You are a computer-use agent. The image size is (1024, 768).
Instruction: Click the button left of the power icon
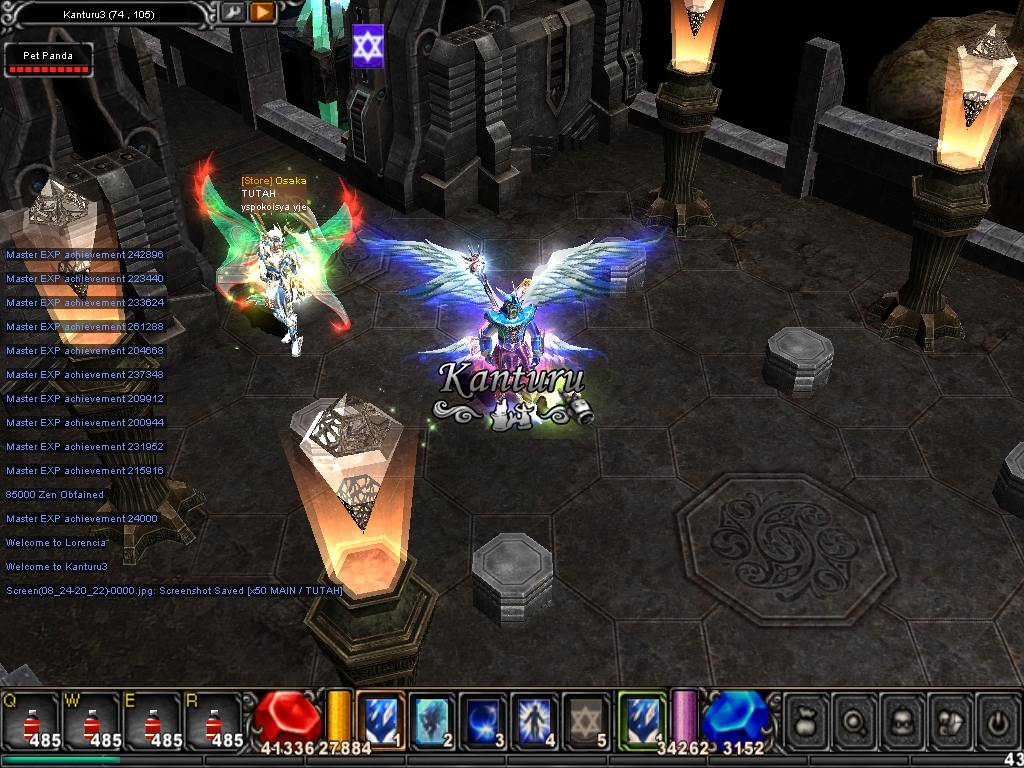pyautogui.click(x=952, y=719)
